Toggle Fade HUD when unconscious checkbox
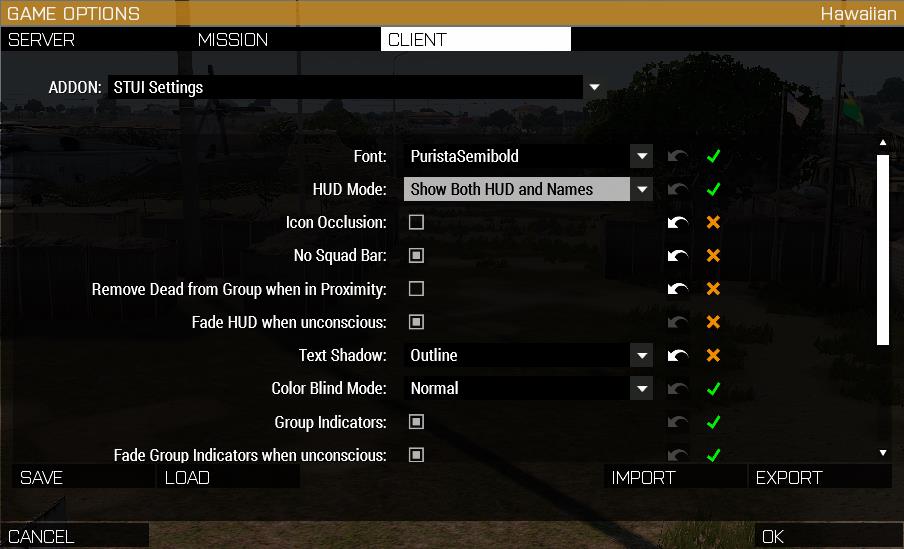 tap(417, 322)
